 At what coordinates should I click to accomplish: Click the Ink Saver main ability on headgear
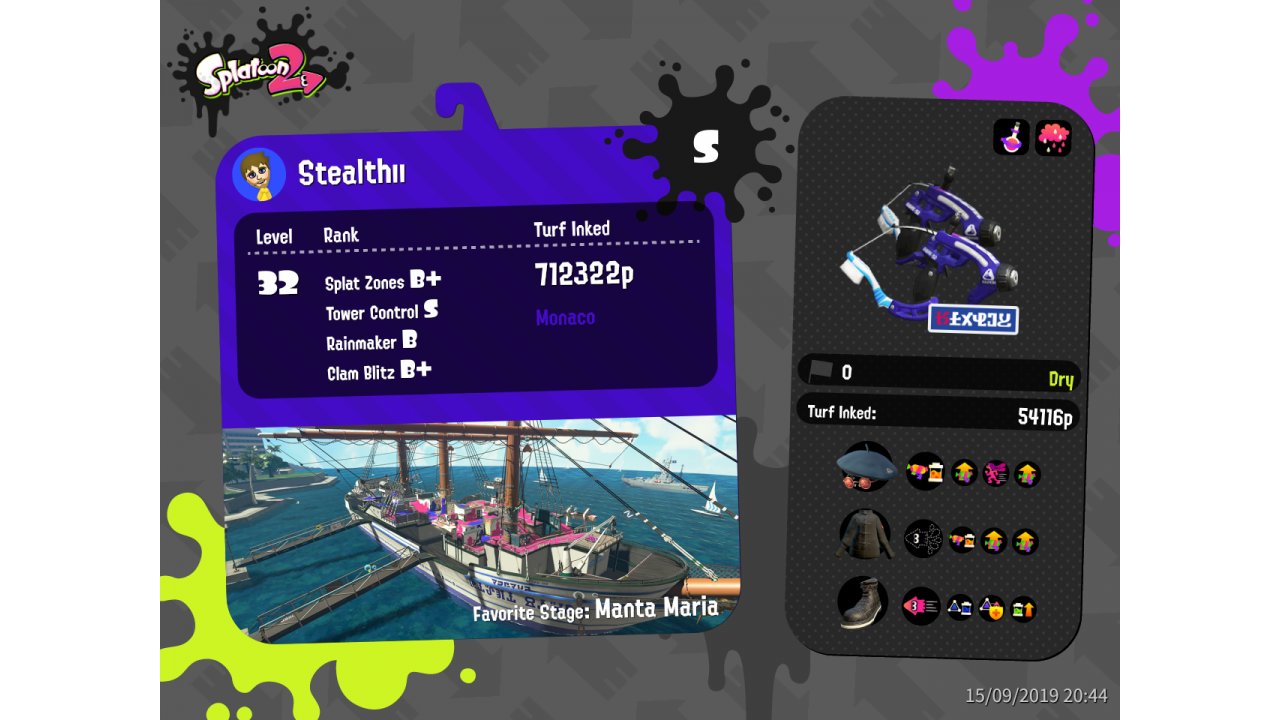924,471
